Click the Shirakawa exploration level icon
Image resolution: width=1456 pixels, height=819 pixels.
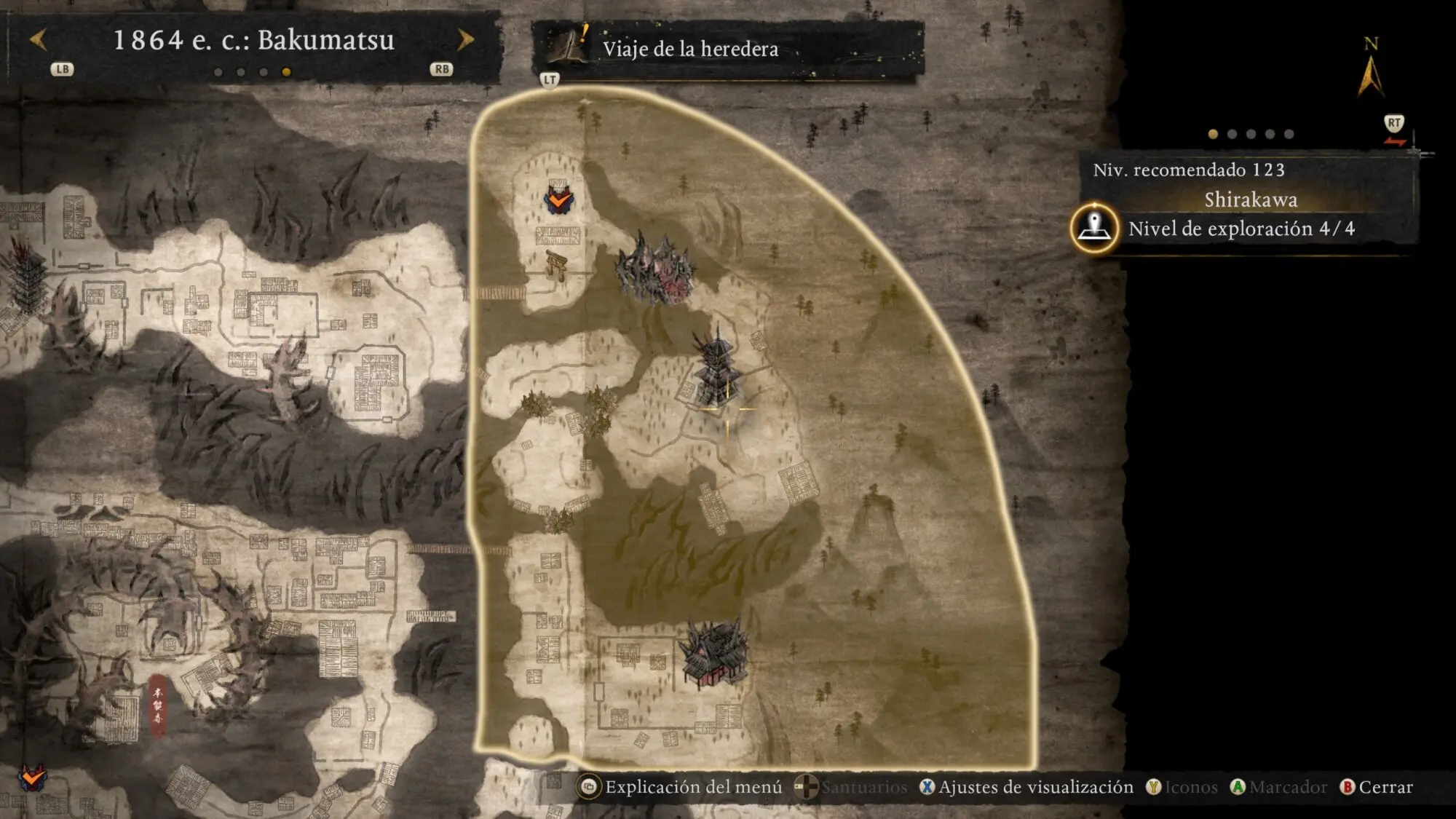(1093, 228)
